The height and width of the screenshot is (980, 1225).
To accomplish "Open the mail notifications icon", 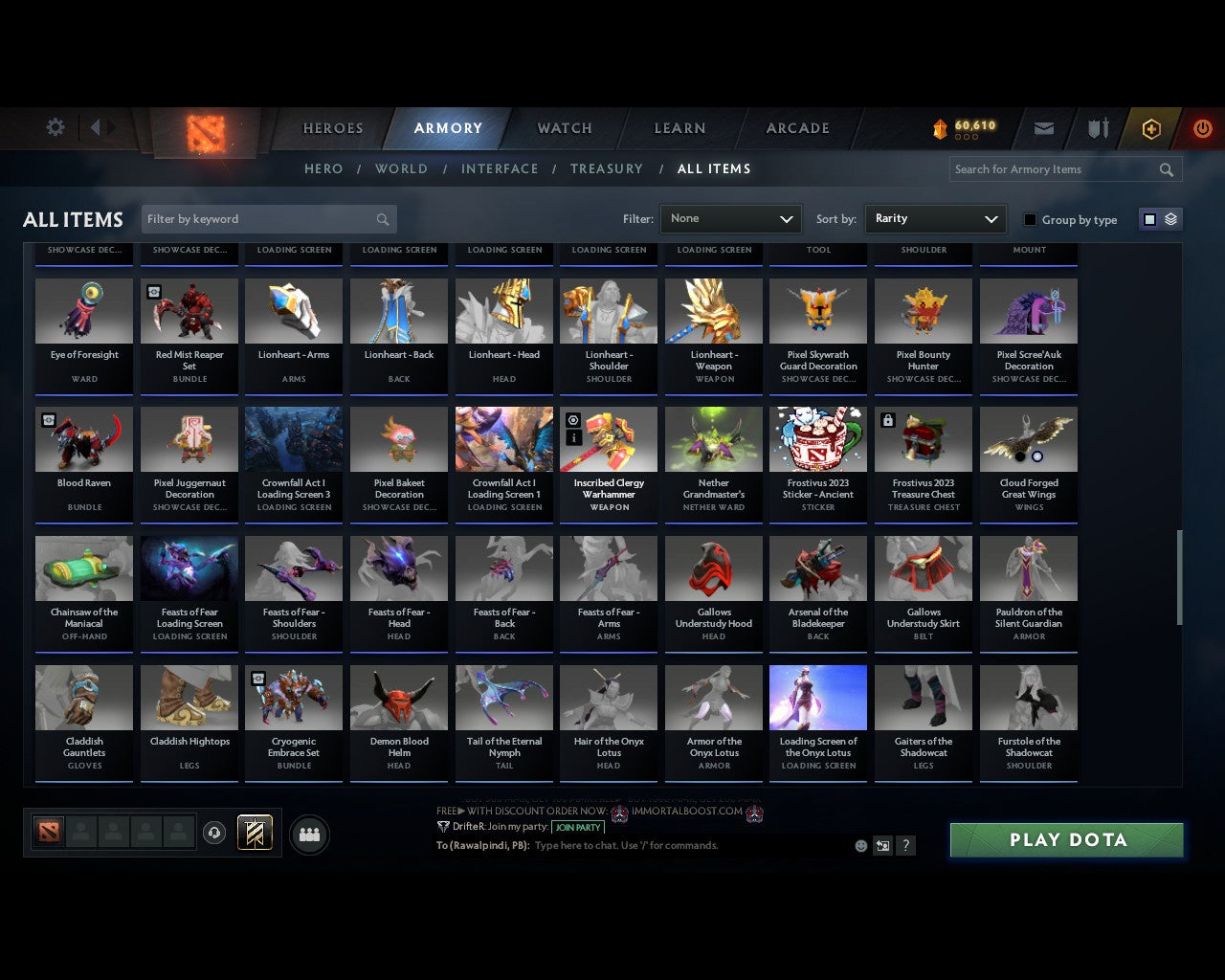I will tap(1043, 128).
